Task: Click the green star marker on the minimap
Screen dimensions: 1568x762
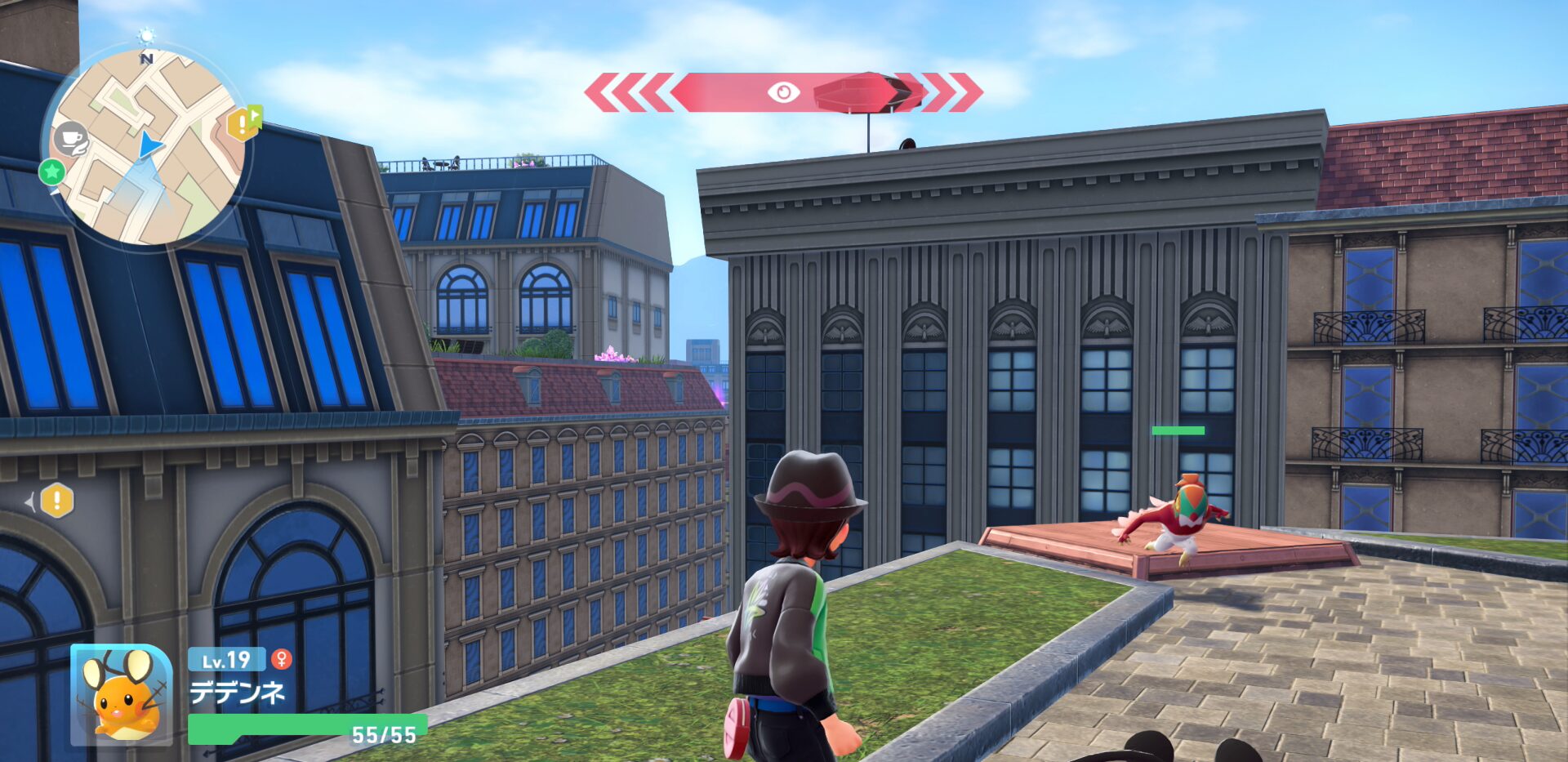Action: coord(52,172)
